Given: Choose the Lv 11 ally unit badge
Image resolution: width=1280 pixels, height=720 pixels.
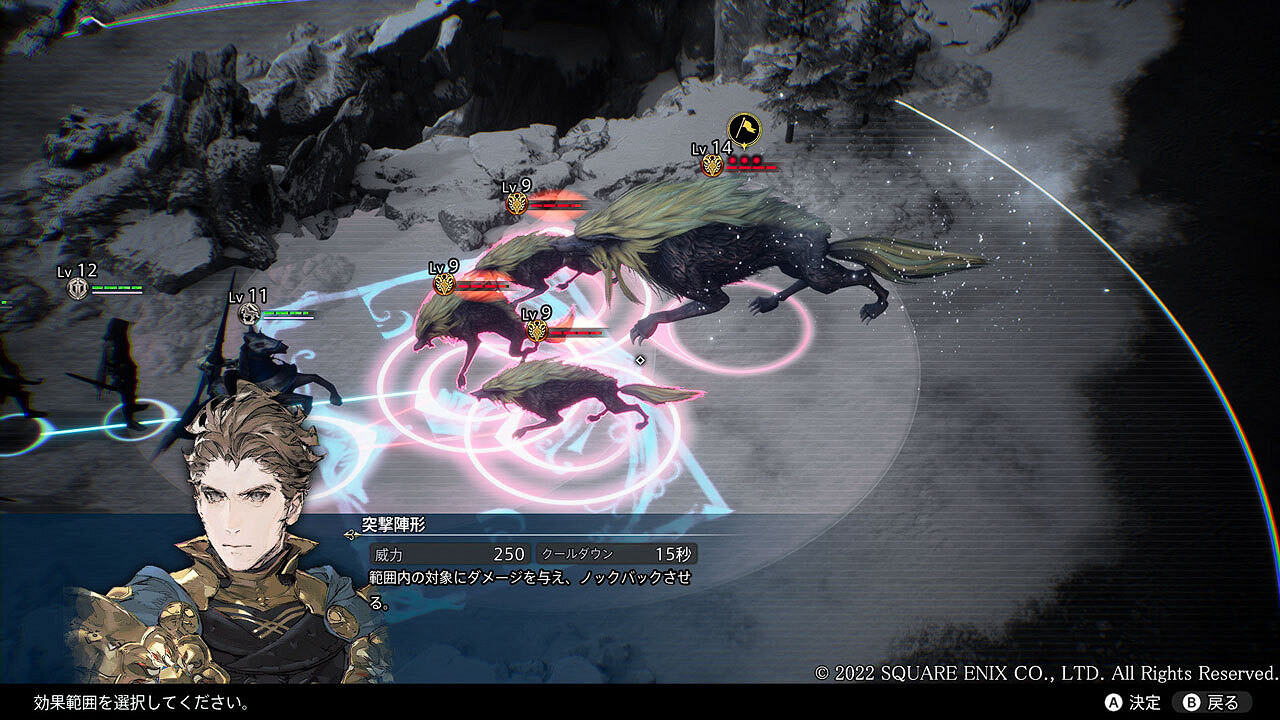Looking at the screenshot, I should 250,314.
